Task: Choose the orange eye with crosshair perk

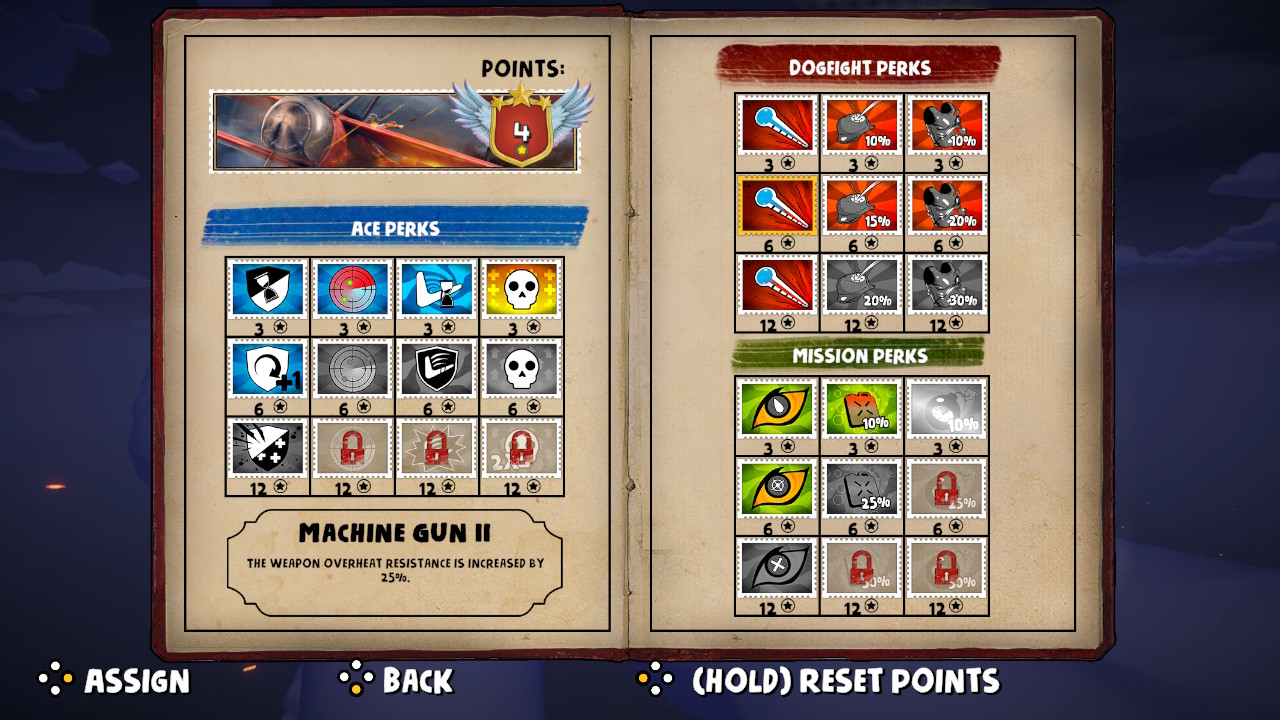Action: pyautogui.click(x=778, y=488)
